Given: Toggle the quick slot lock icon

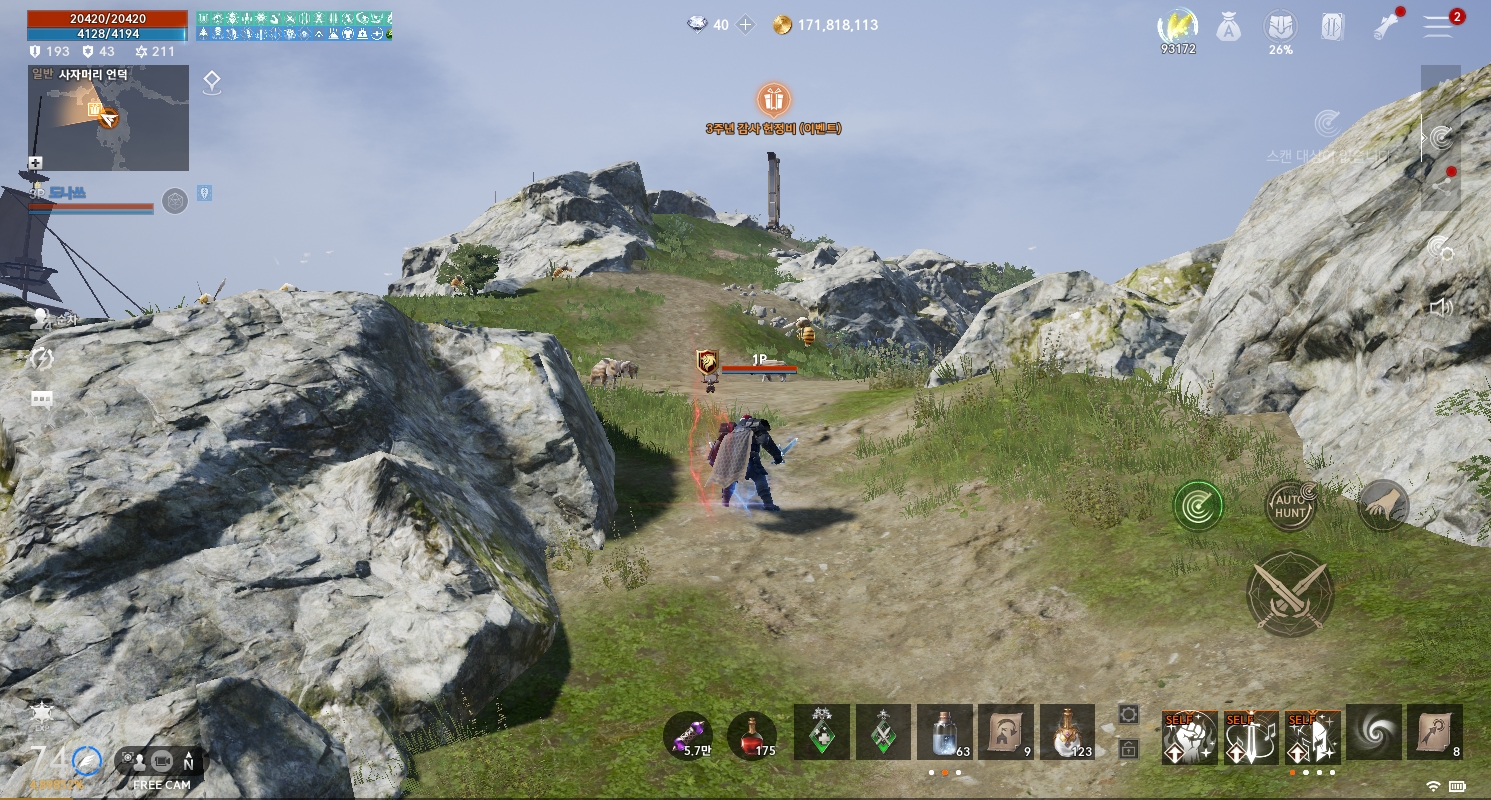Looking at the screenshot, I should (1129, 748).
